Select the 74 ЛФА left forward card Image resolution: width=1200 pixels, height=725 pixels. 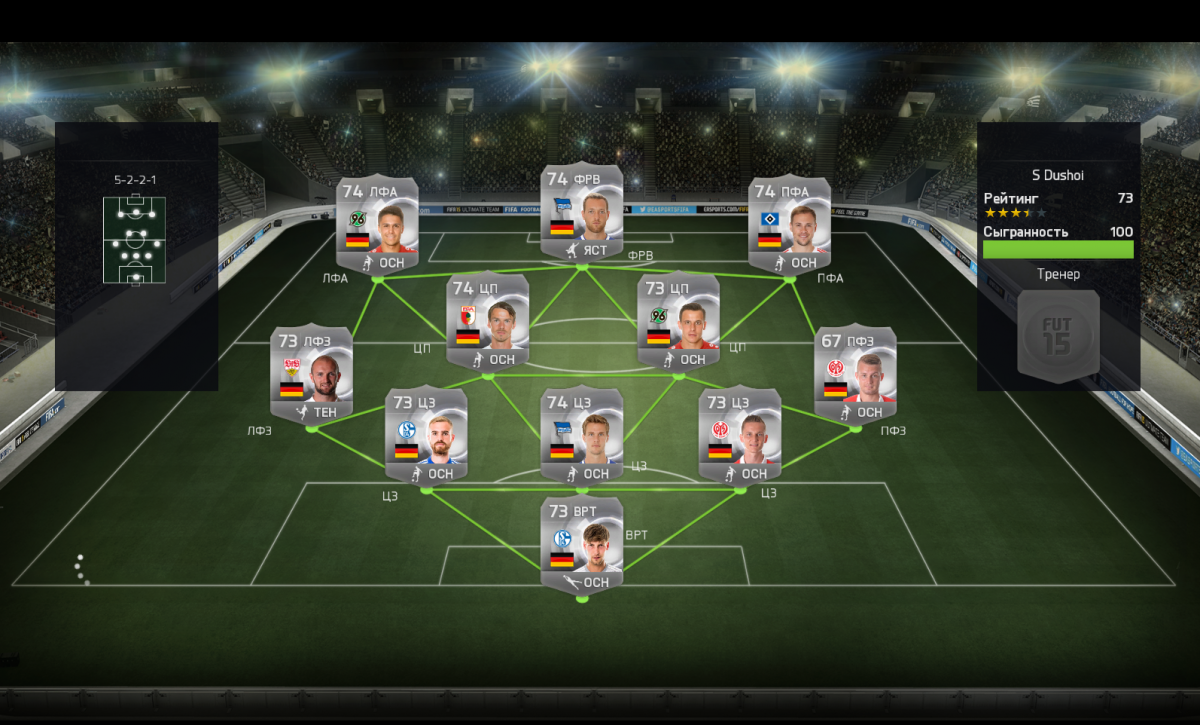(377, 226)
